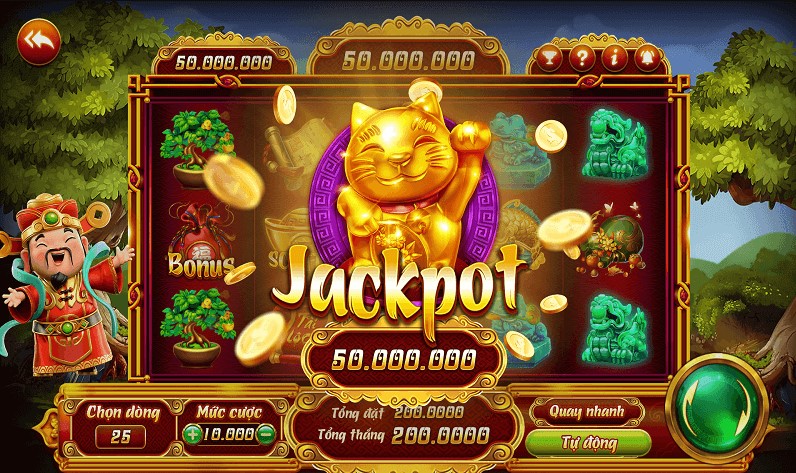Increase the Mức cược bet with plus
This screenshot has height=473, width=796.
[192, 435]
